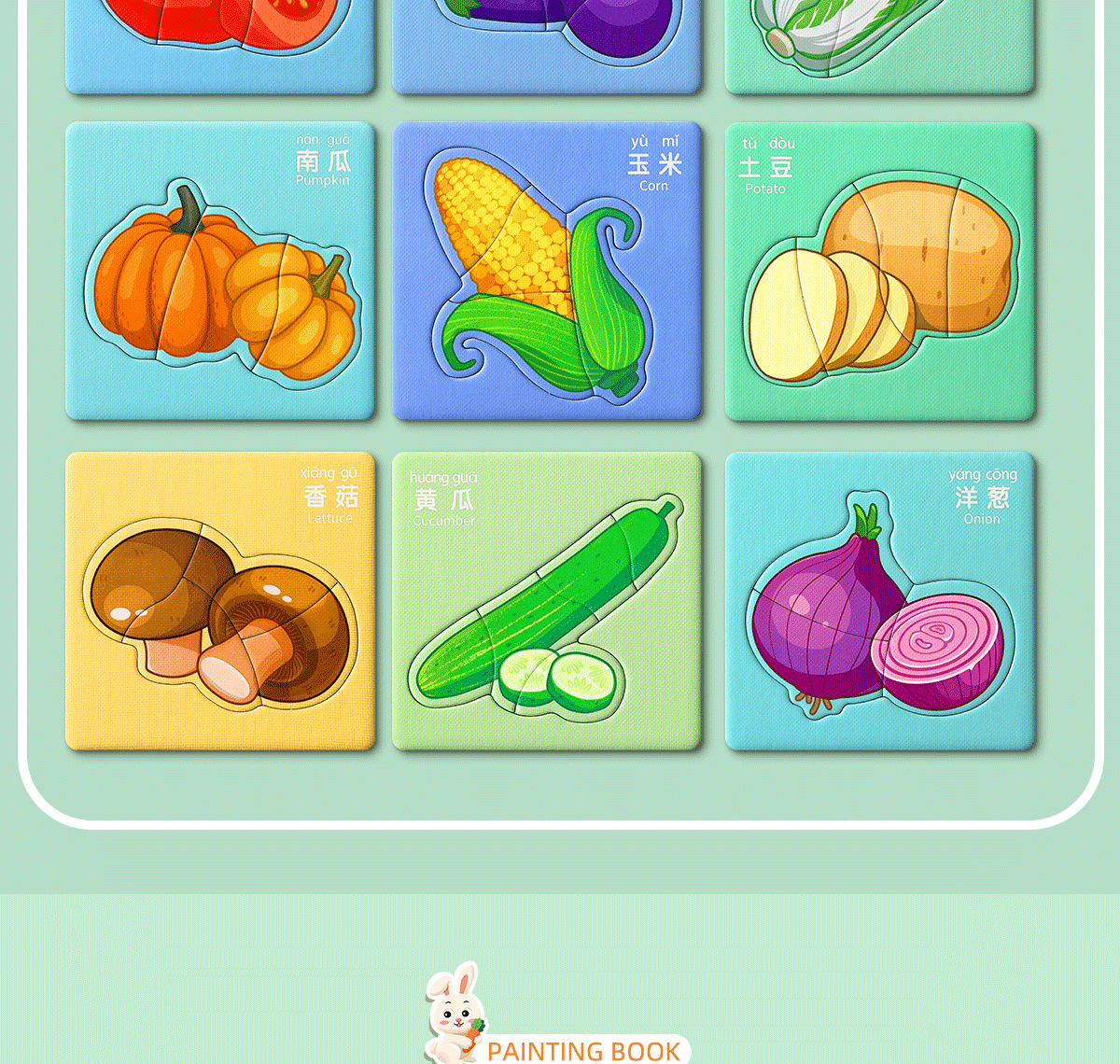
Task: Choose the purple Onion puzzle card
Action: coord(880,601)
